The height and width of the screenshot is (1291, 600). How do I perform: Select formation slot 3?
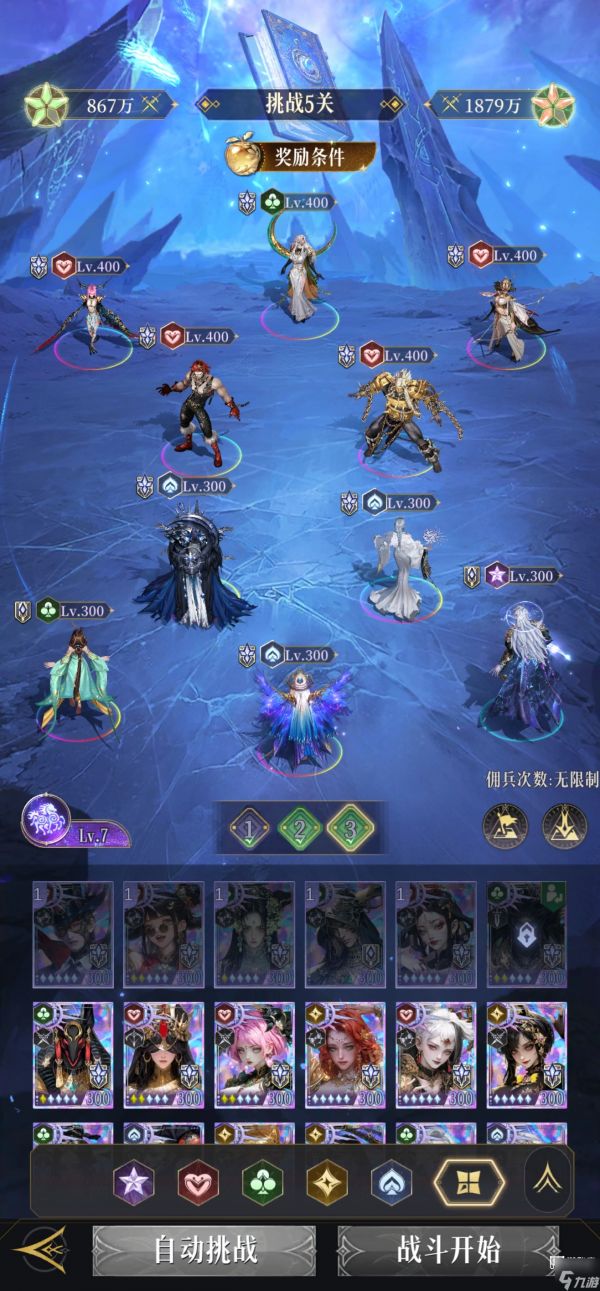[x=350, y=828]
